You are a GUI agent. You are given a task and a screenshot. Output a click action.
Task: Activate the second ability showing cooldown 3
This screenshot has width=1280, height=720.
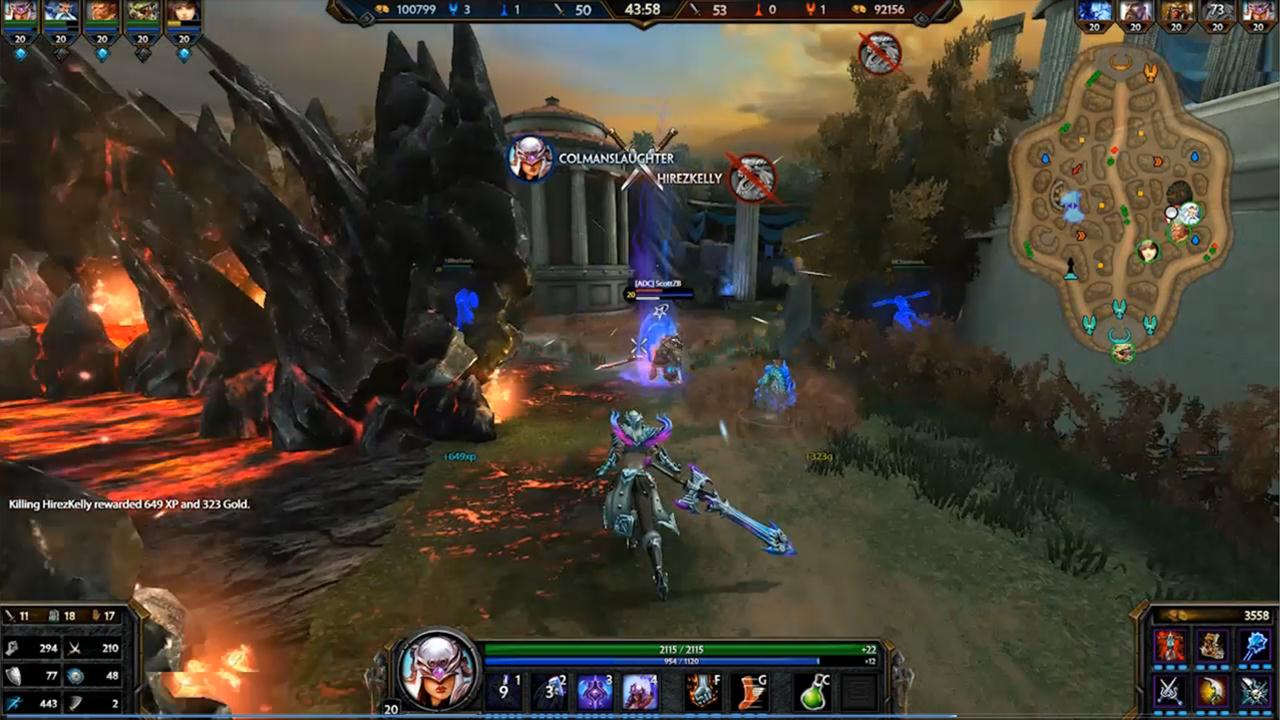click(x=549, y=691)
